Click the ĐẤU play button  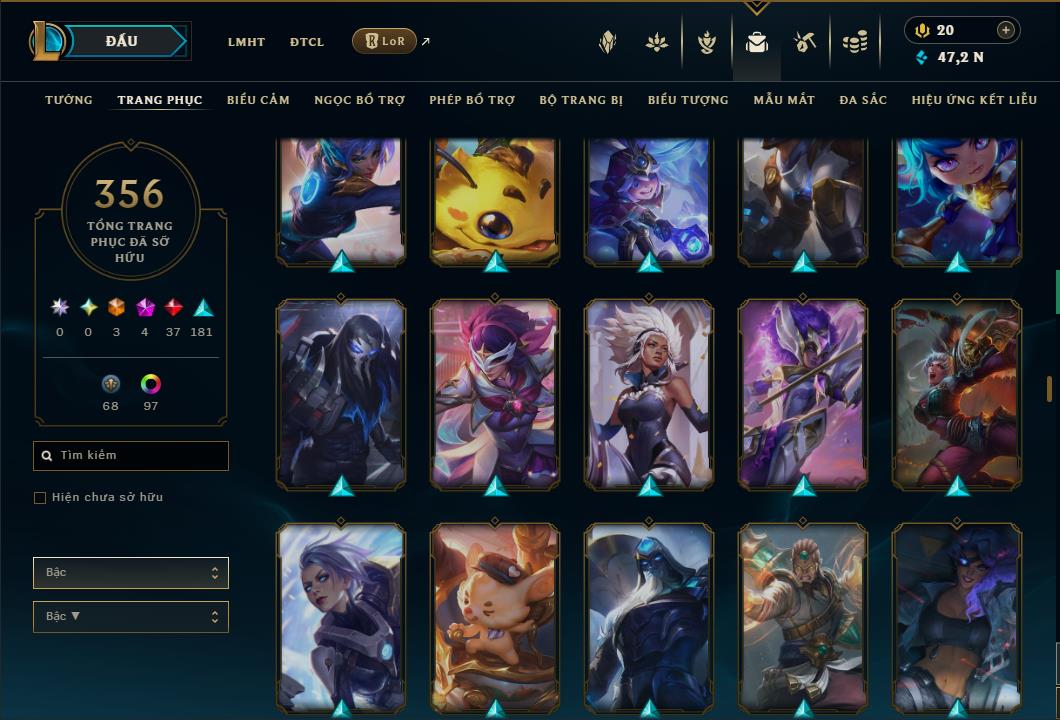click(x=122, y=41)
